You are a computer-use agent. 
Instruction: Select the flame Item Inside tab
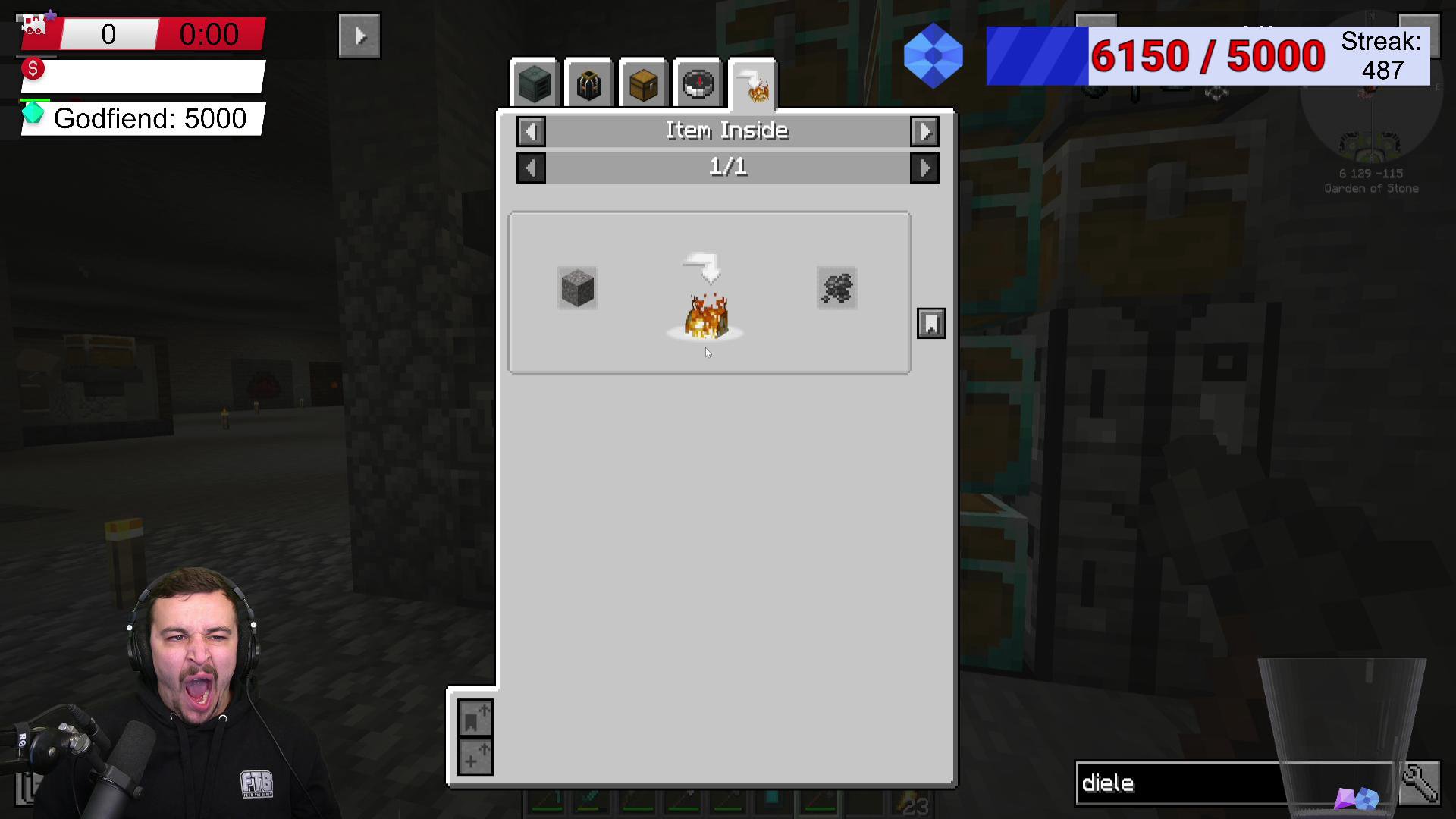click(753, 84)
